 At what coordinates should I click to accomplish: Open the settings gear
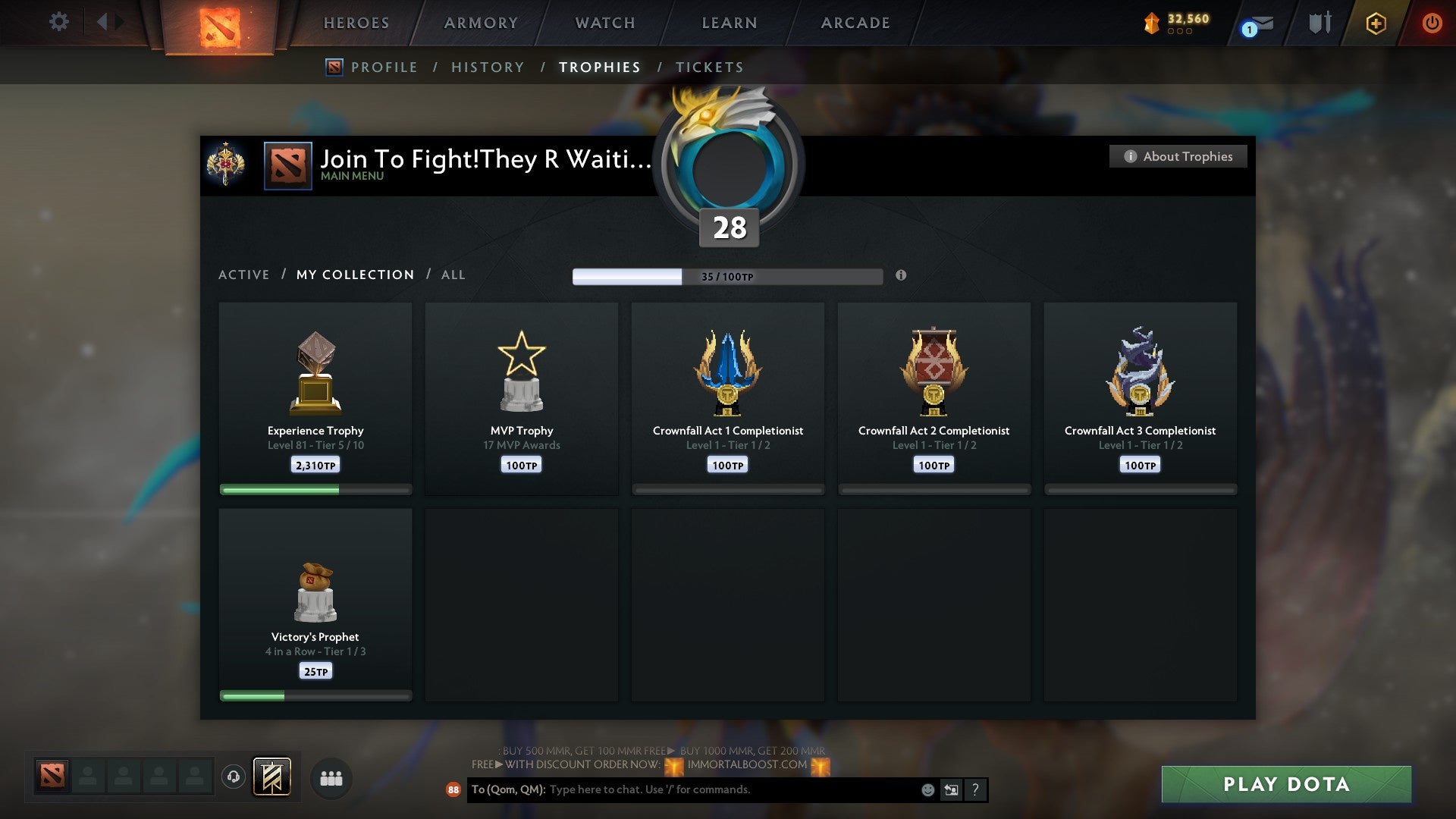click(58, 22)
